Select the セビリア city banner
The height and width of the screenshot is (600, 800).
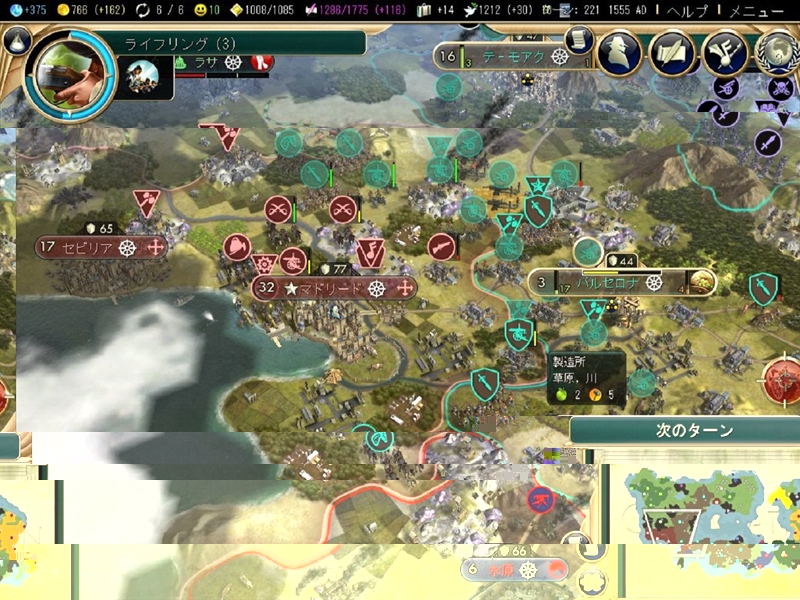(x=101, y=247)
